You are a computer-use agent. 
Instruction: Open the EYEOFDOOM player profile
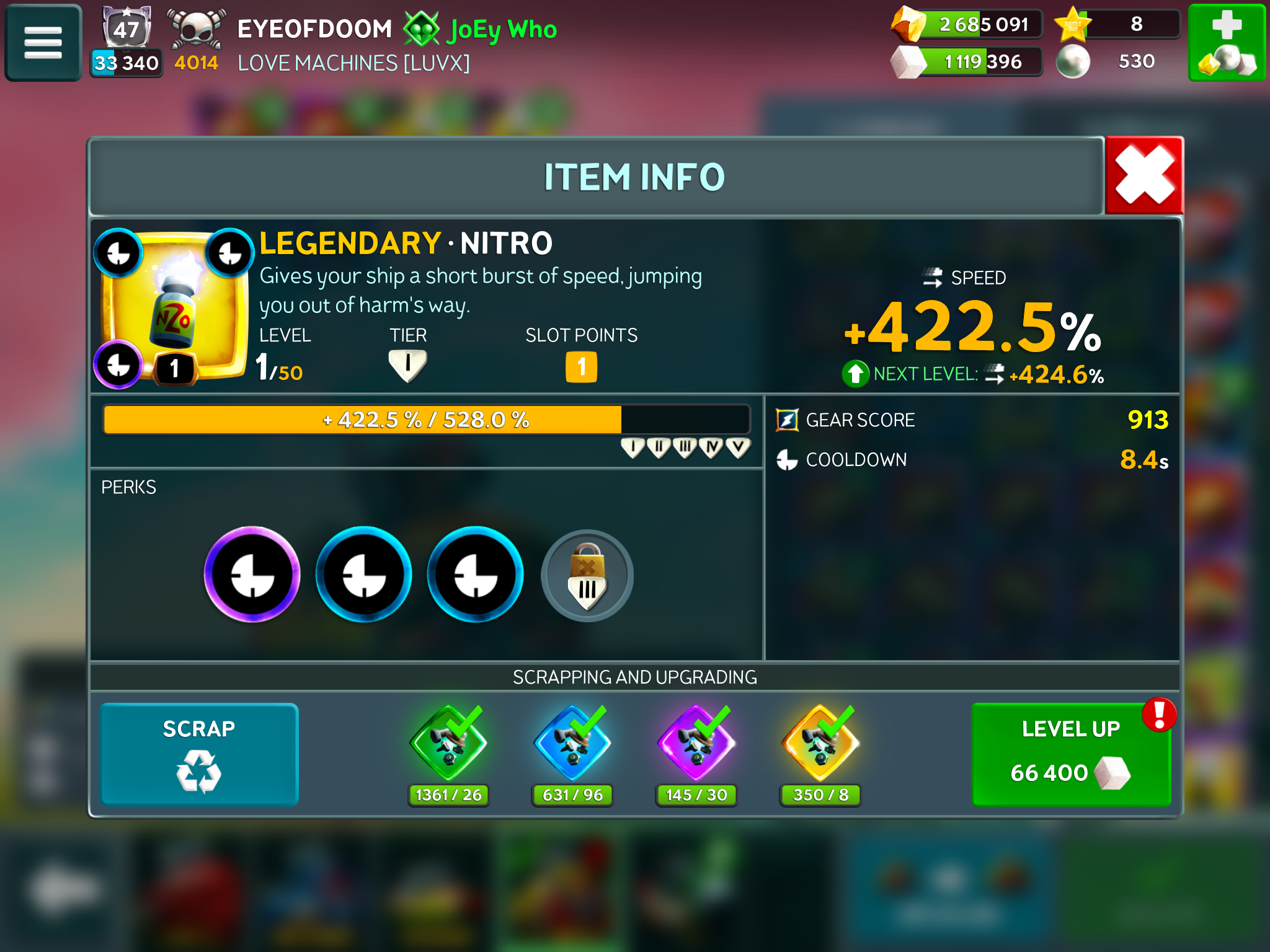(x=314, y=29)
